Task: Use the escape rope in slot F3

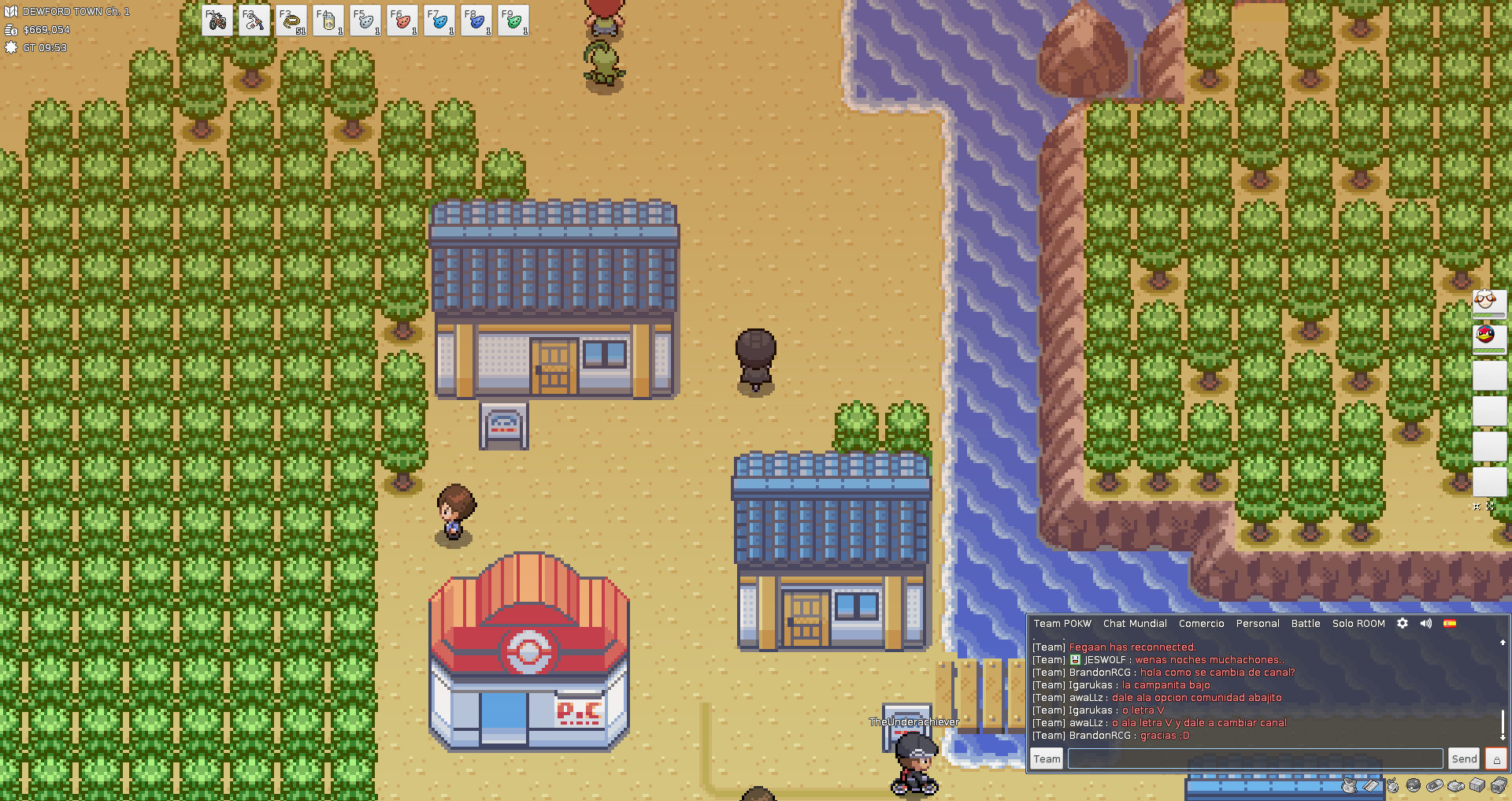Action: tap(291, 21)
